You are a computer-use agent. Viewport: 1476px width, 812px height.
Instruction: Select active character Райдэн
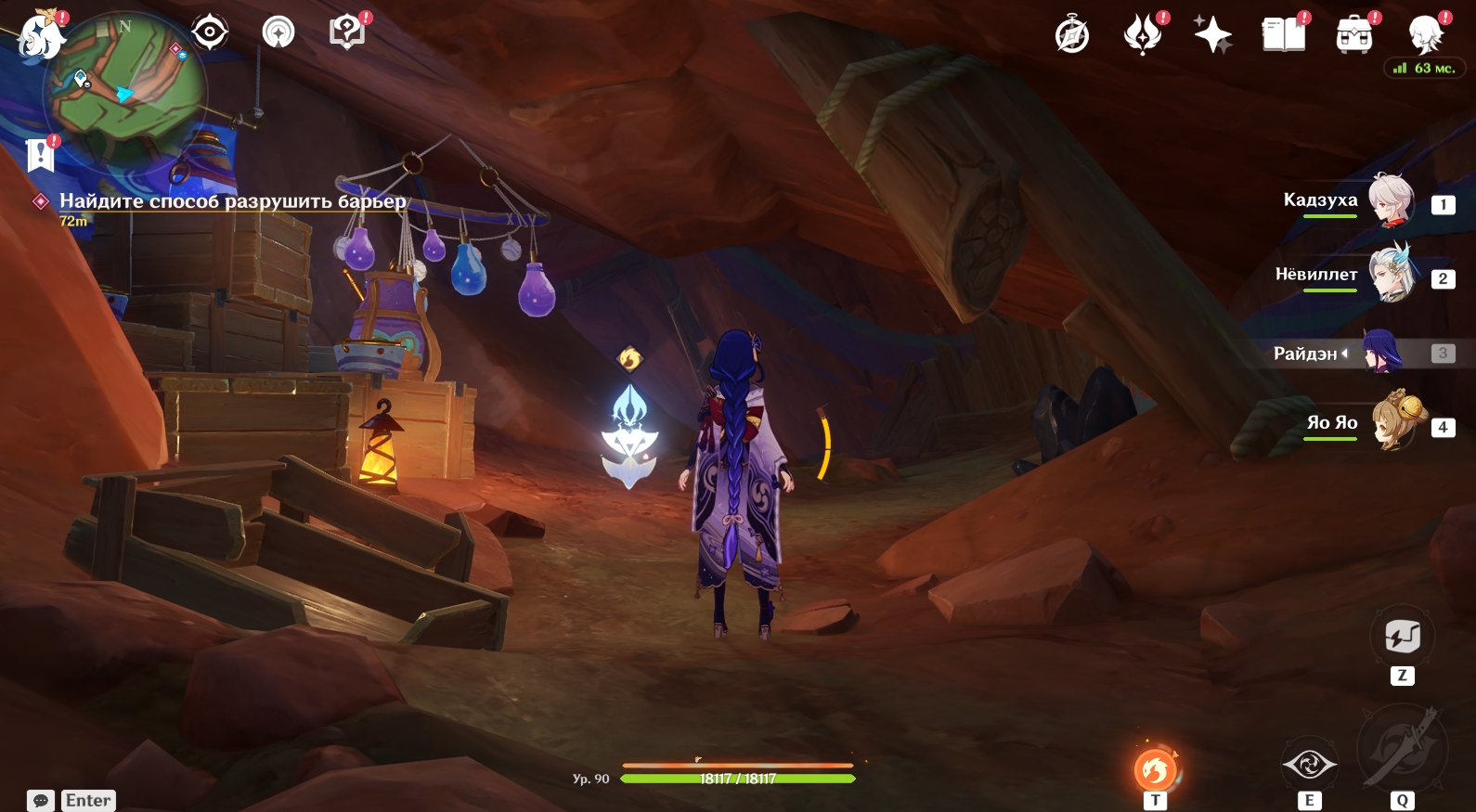[1381, 353]
